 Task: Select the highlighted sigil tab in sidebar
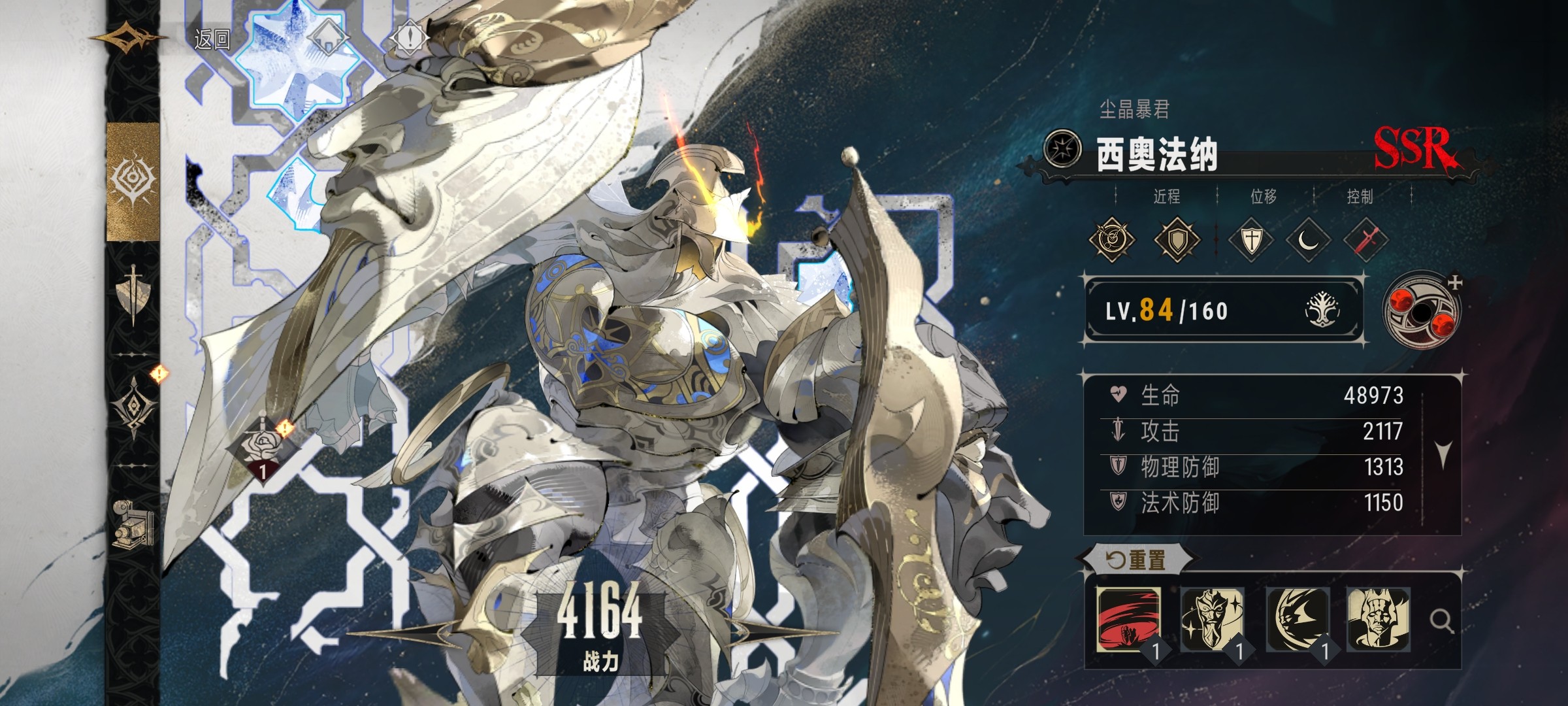tap(133, 181)
